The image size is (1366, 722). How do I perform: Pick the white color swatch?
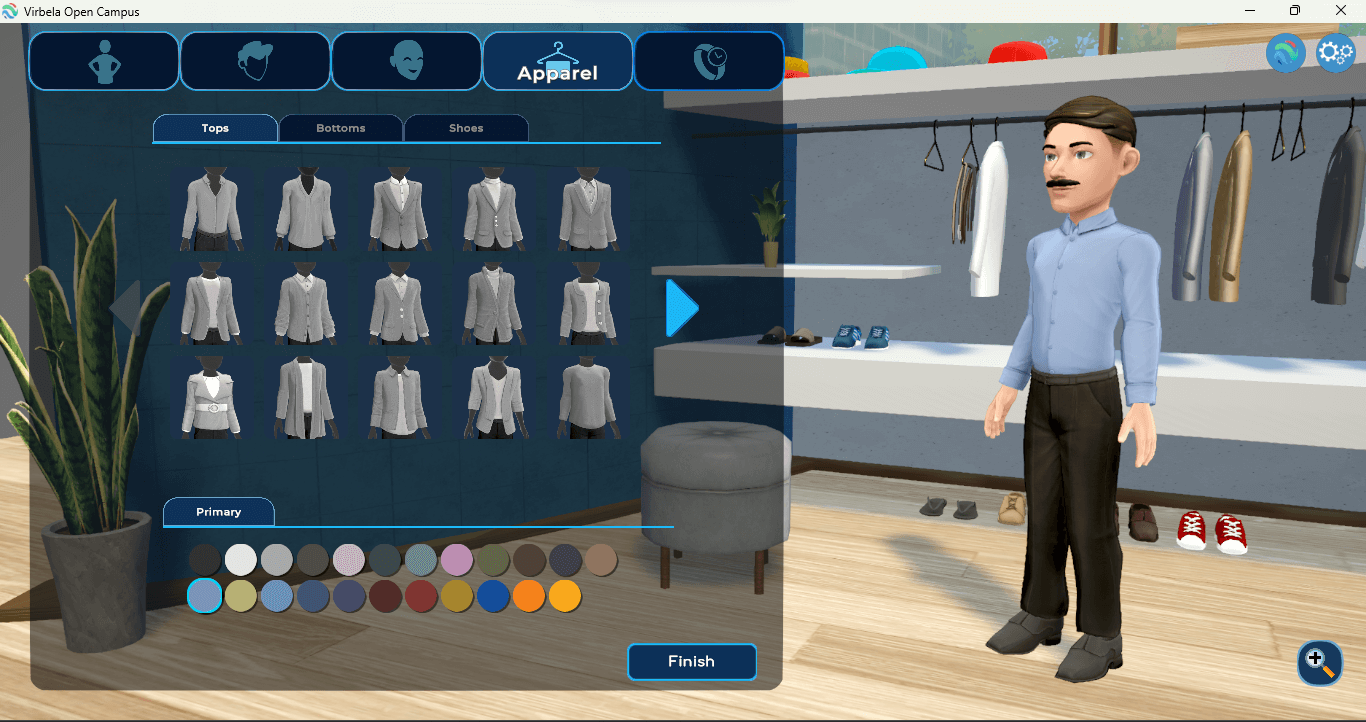pos(241,560)
